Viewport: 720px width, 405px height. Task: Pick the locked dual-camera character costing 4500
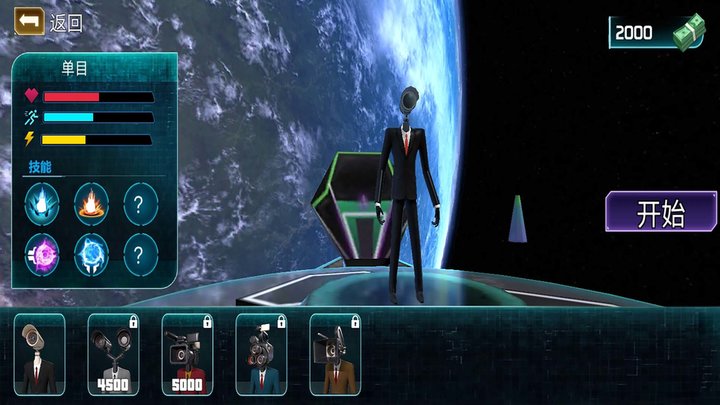click(113, 354)
